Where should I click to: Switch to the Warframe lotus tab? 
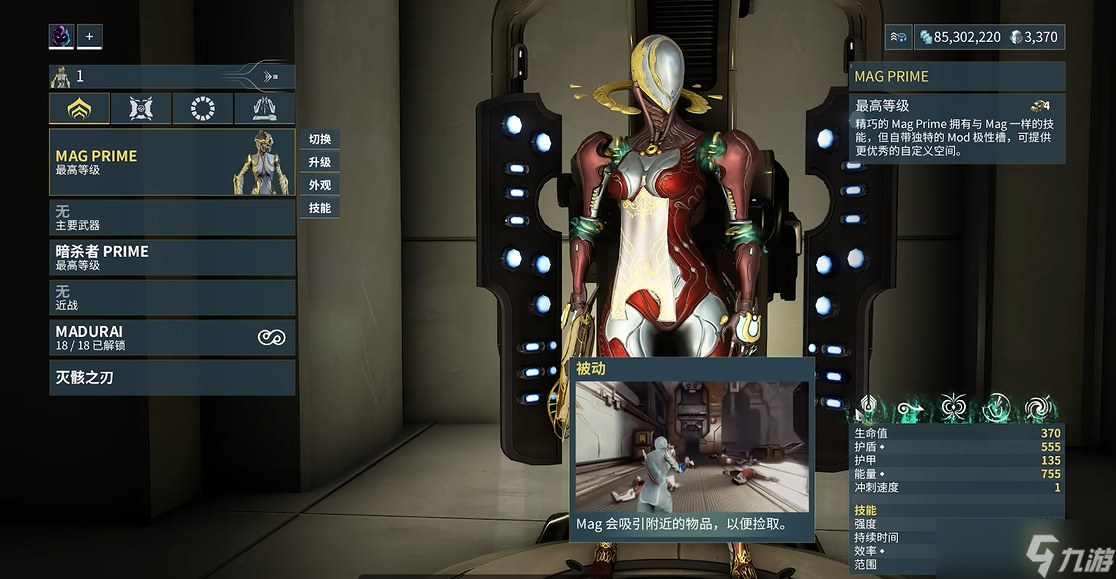tap(79, 109)
